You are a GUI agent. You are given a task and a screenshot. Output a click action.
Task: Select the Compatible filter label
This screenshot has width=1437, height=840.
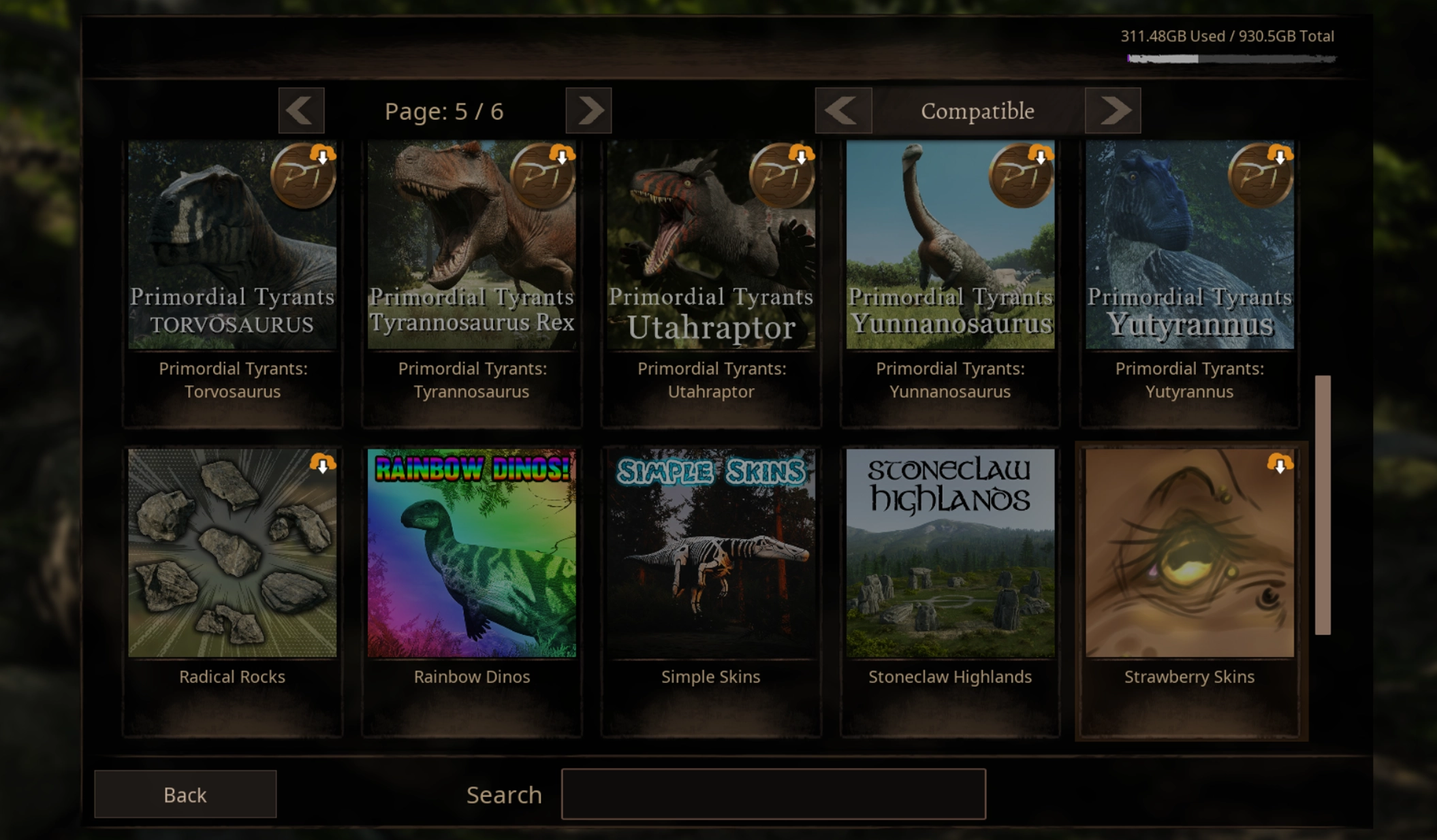pos(977,110)
